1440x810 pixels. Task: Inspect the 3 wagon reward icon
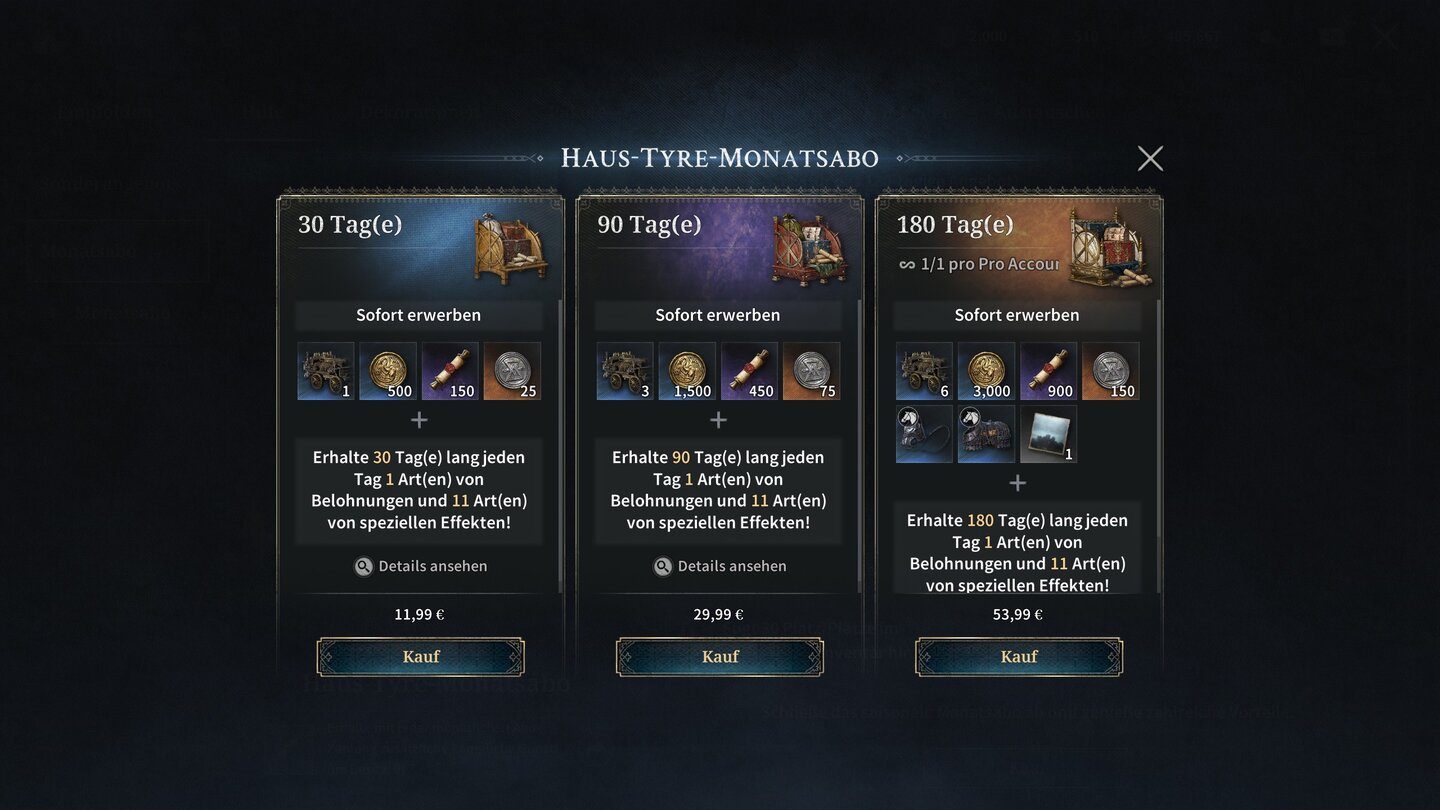coord(625,371)
